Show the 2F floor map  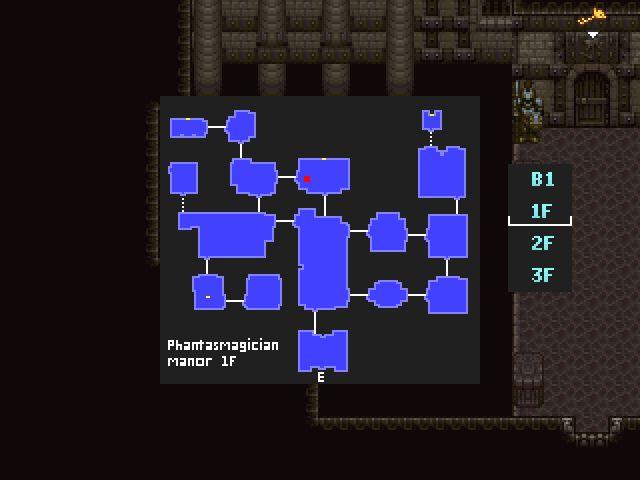[542, 243]
